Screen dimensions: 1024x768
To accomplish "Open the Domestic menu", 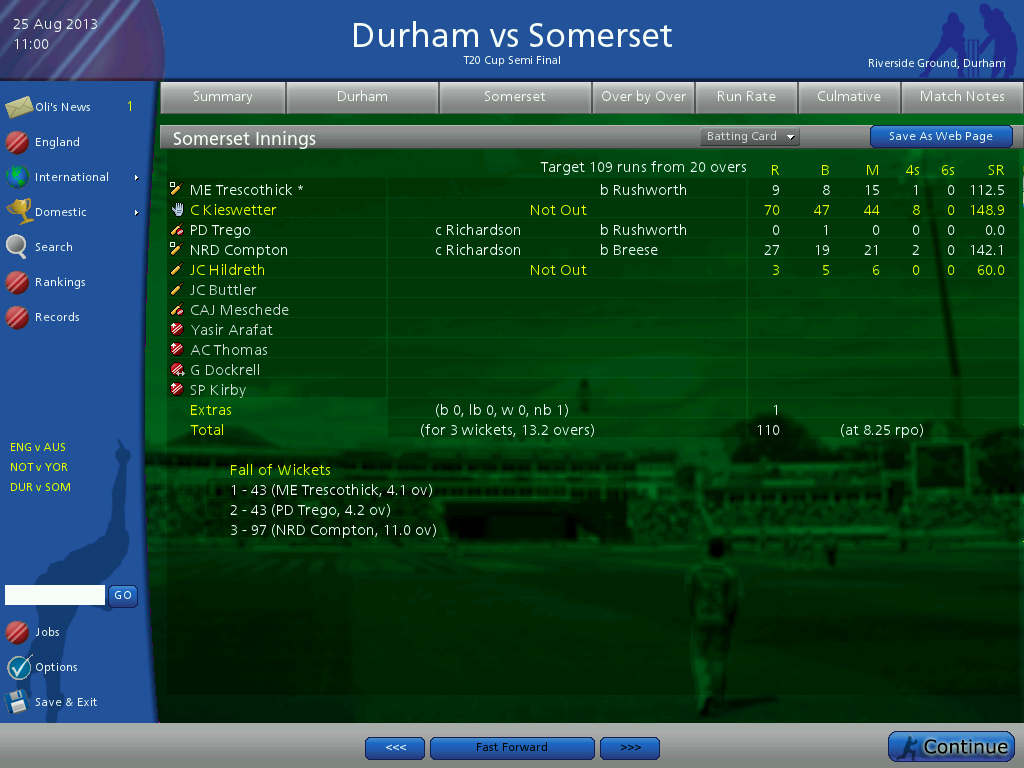I will 60,212.
